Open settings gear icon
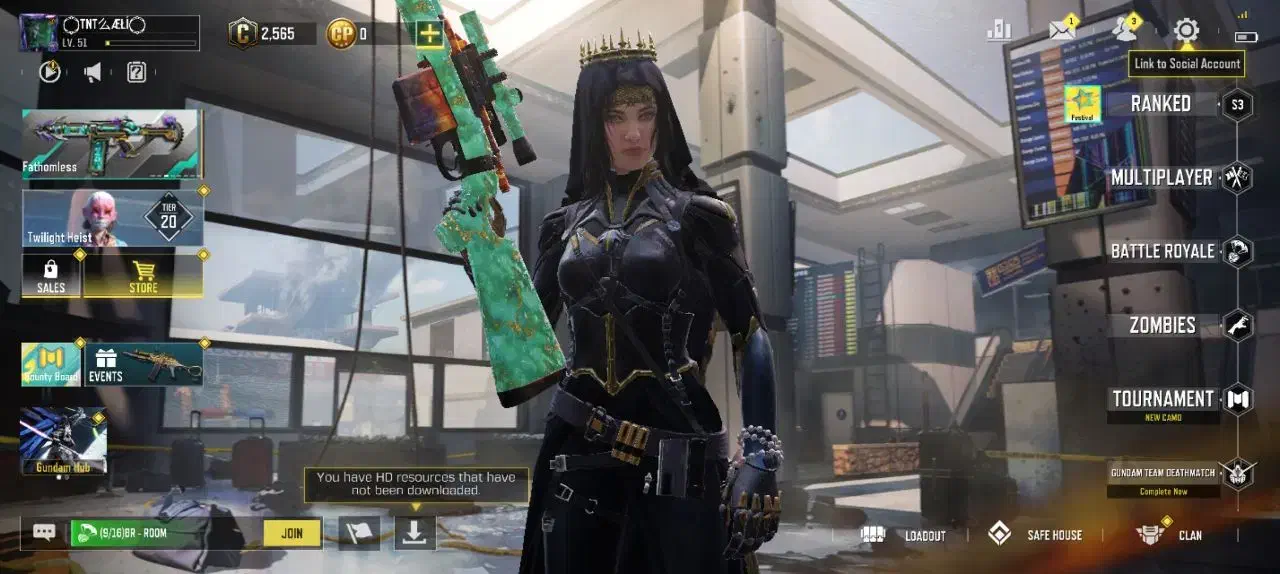 click(x=1186, y=30)
